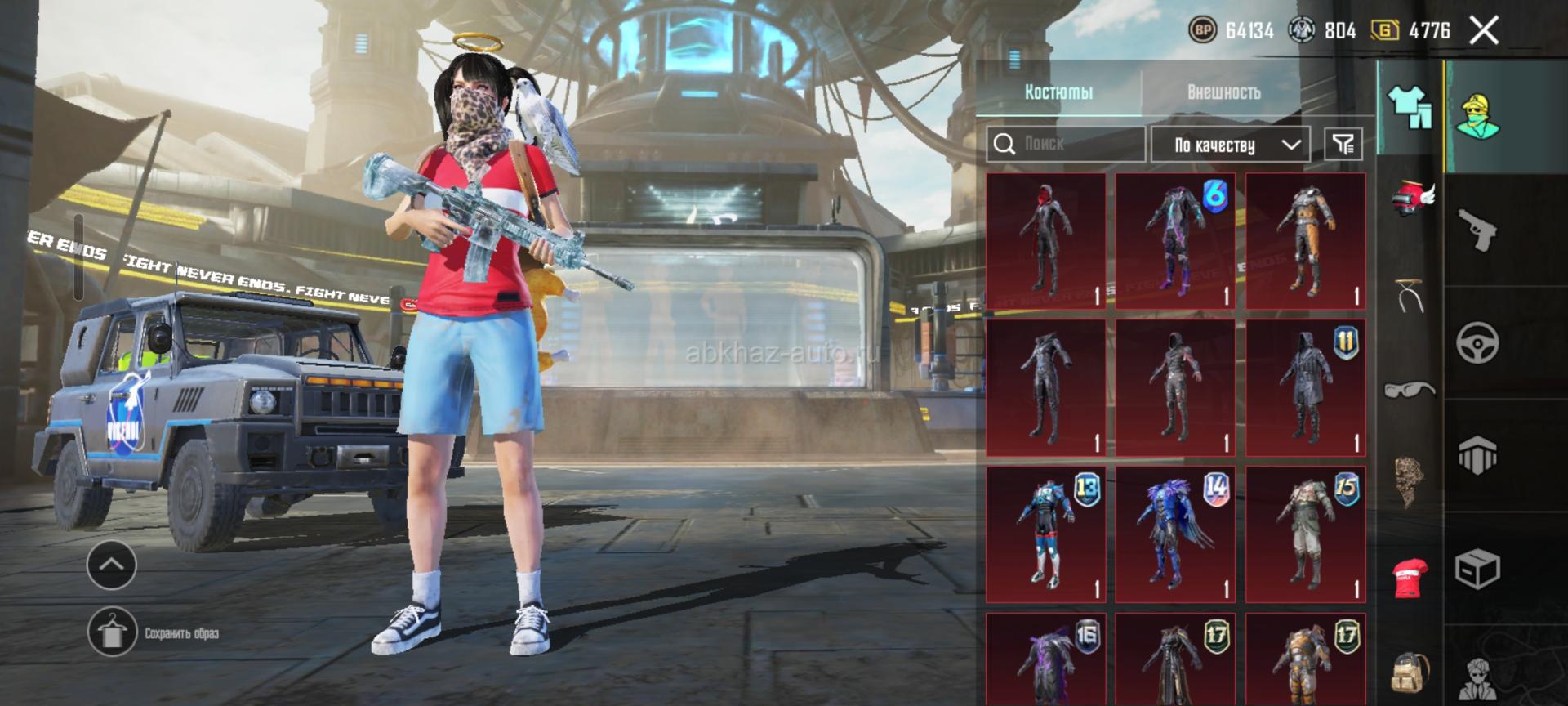Switch to the Костюмы tab

1058,92
